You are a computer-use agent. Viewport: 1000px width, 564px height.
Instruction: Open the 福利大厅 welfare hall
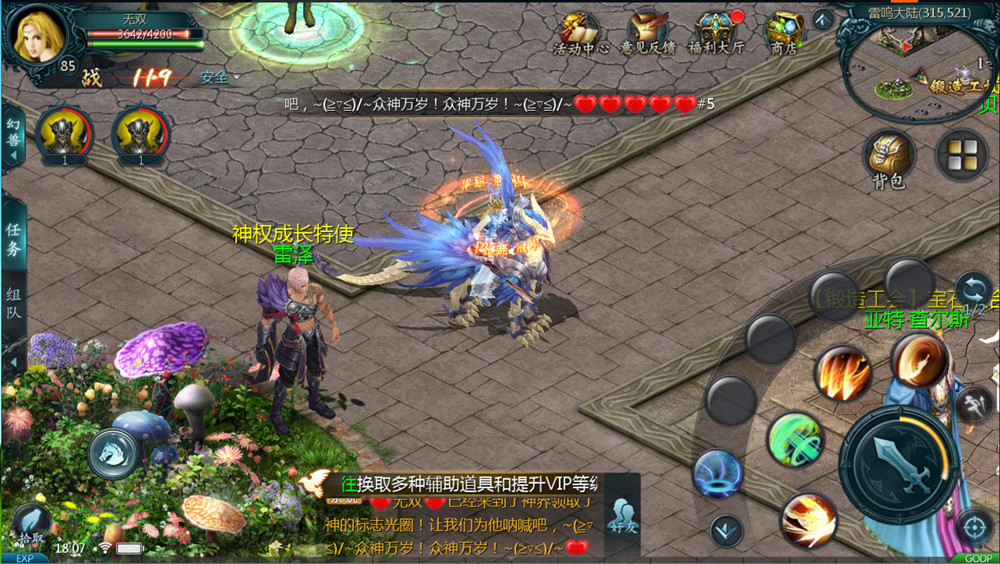pos(716,32)
